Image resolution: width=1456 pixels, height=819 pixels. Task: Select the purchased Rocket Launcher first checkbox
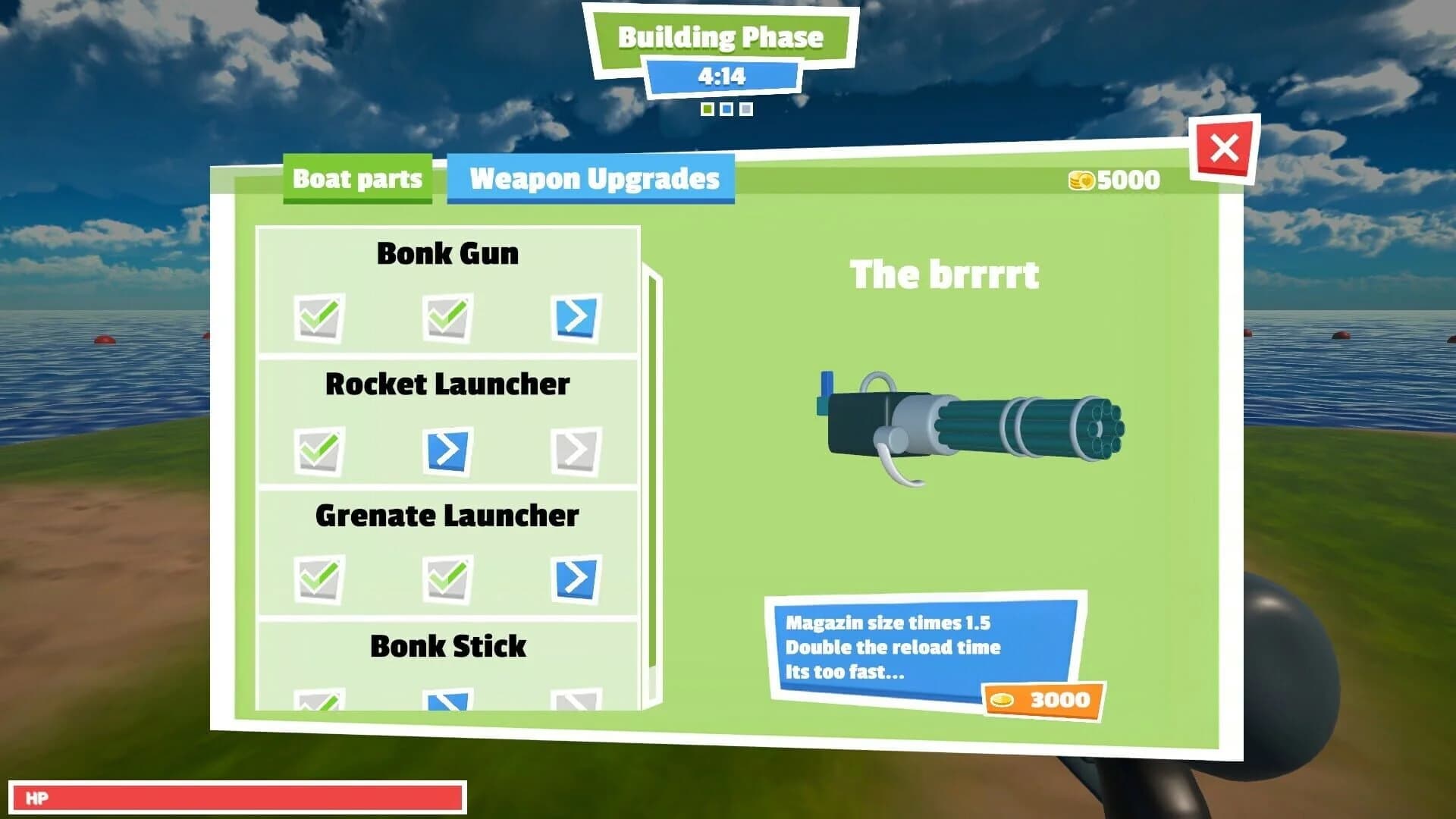318,449
